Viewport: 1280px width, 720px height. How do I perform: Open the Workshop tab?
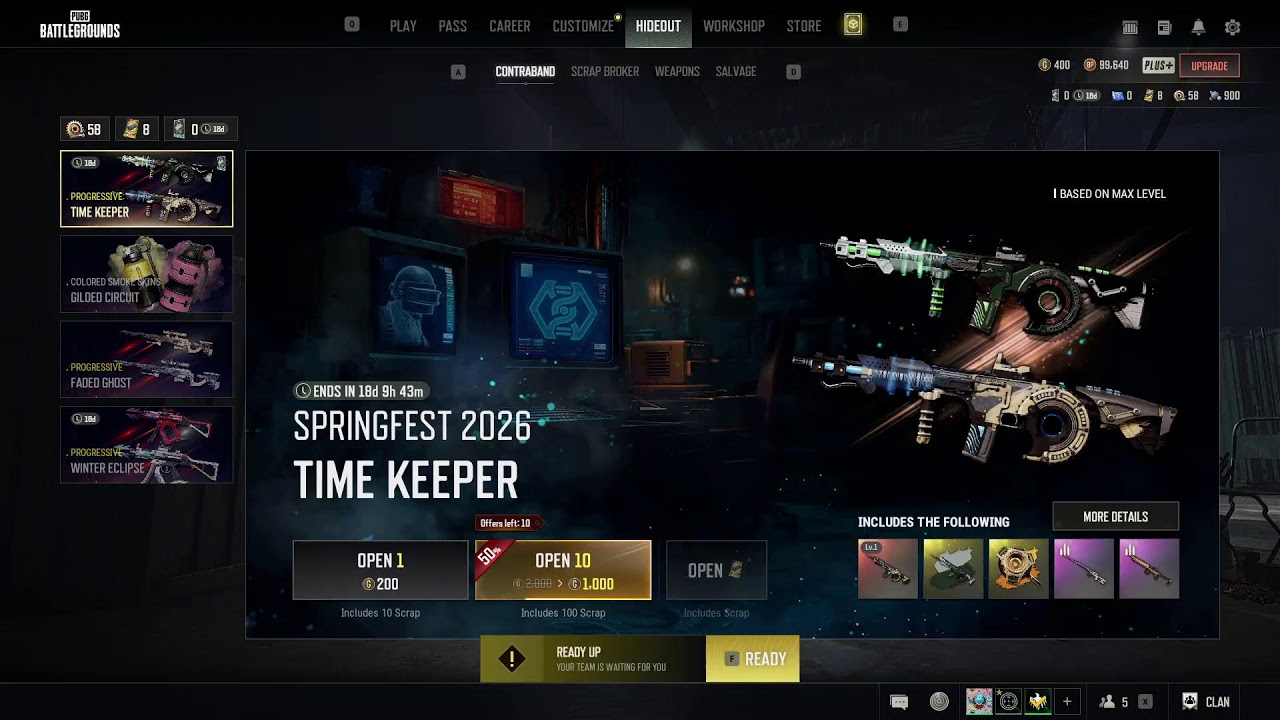point(733,26)
